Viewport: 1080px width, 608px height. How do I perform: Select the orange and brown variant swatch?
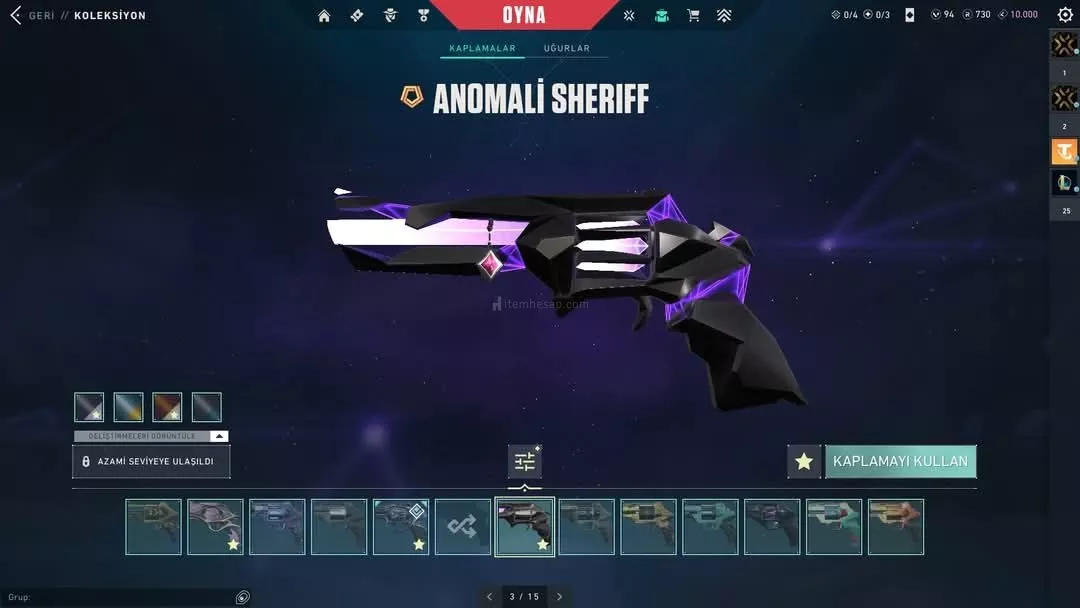(167, 407)
